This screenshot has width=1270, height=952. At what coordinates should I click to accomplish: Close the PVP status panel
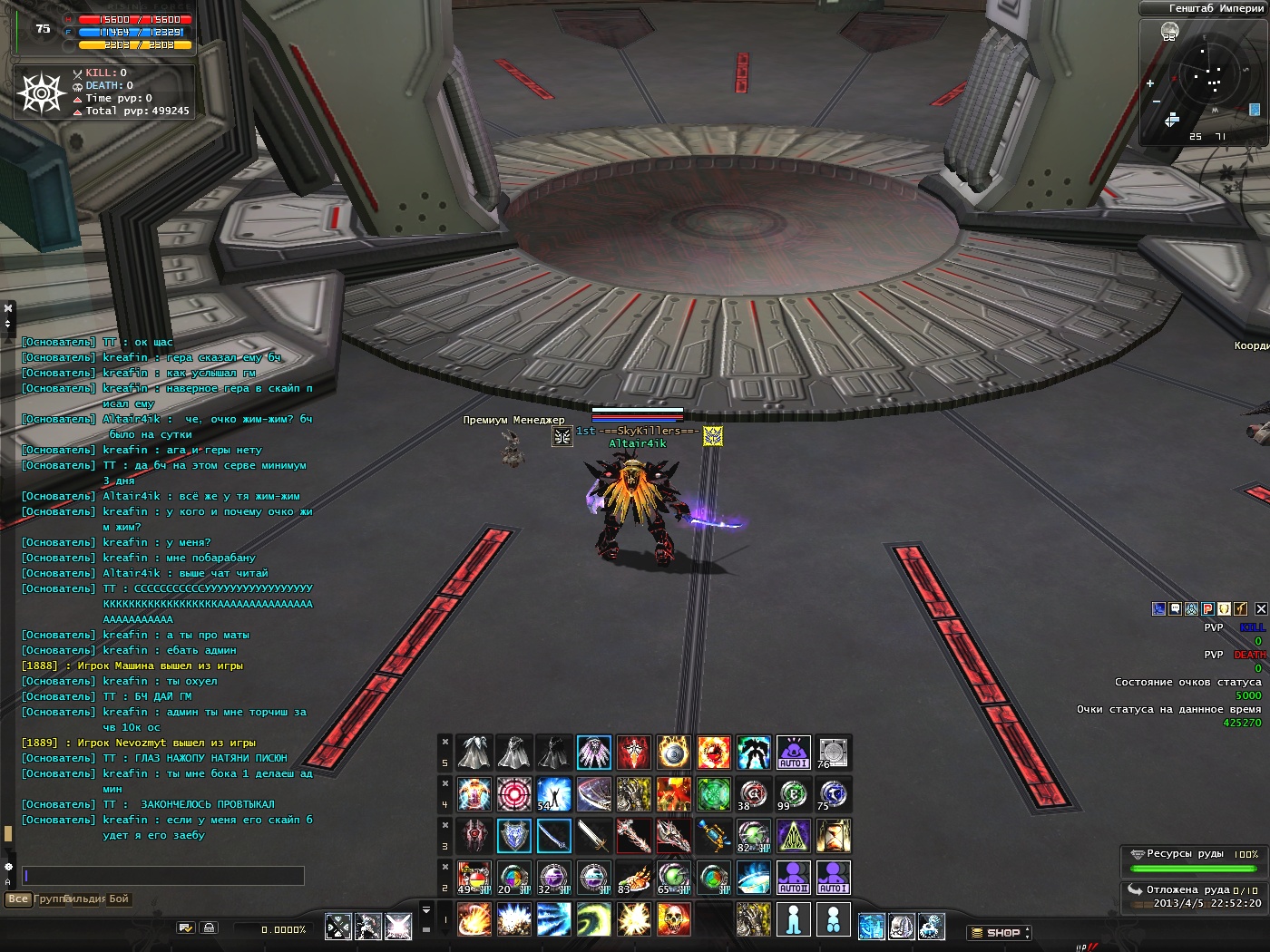pyautogui.click(x=1261, y=609)
